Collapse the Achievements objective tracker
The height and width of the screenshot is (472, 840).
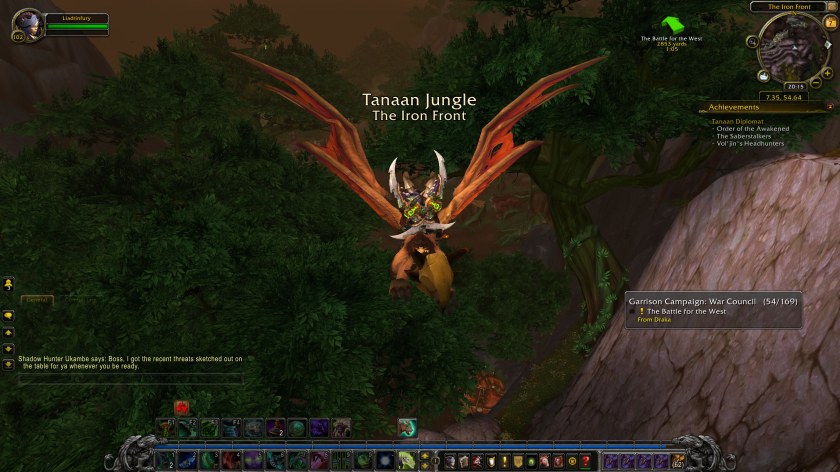(829, 107)
